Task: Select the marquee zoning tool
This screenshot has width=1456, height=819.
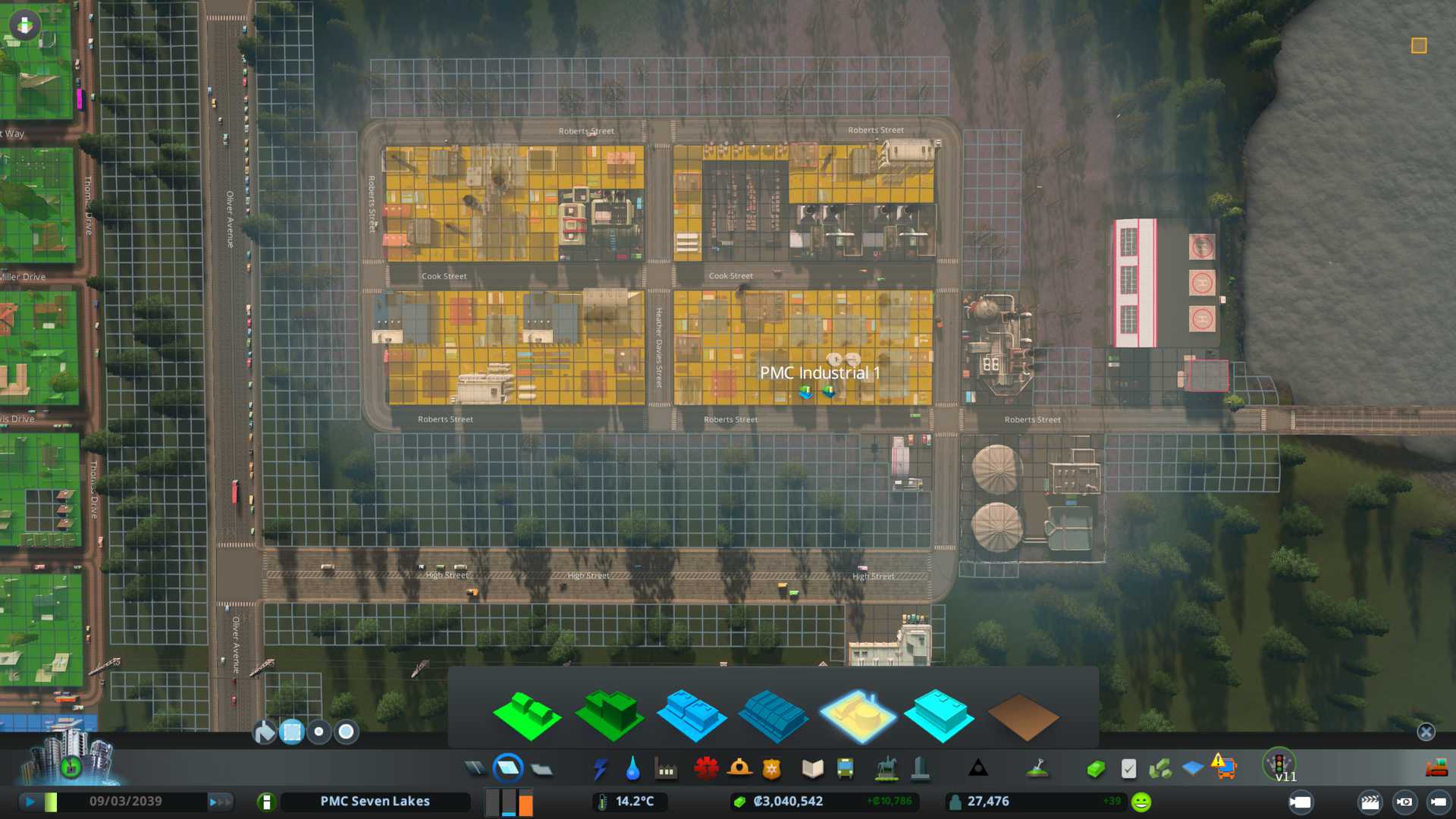Action: [292, 732]
